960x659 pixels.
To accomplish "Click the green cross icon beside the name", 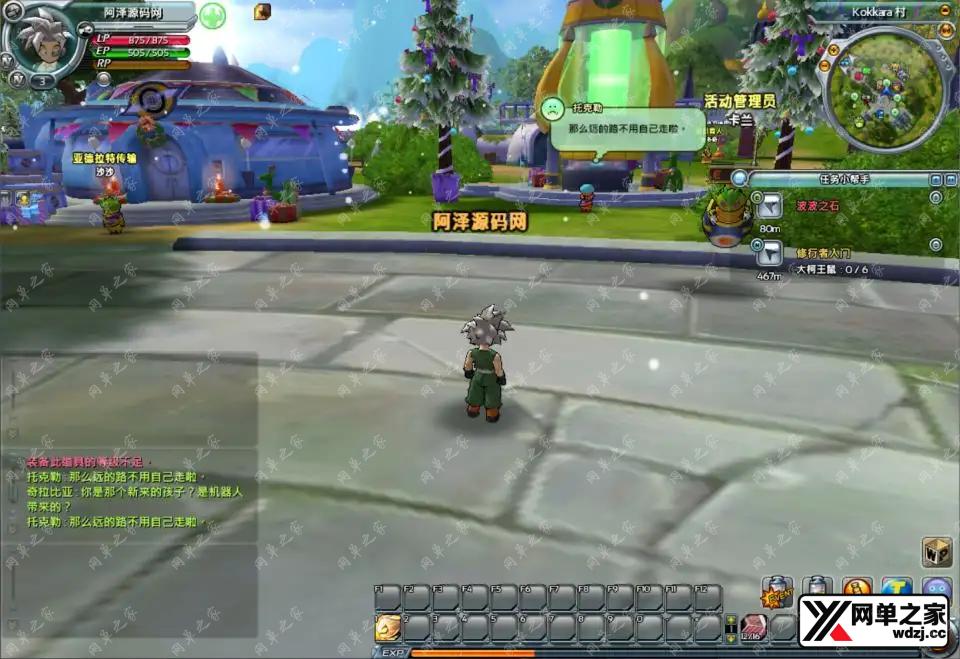I will [212, 16].
